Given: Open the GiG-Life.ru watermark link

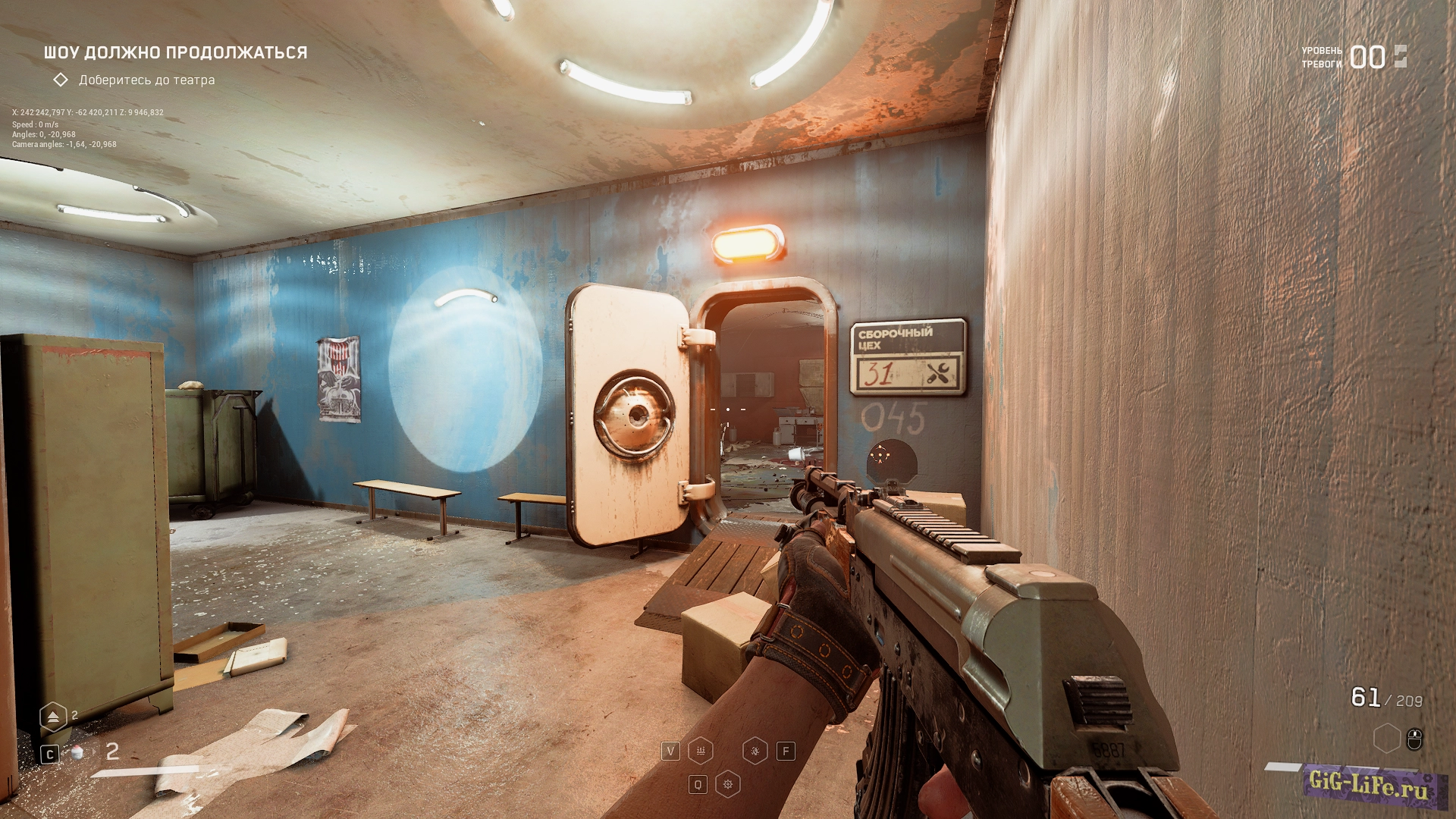Looking at the screenshot, I should pos(1369,783).
